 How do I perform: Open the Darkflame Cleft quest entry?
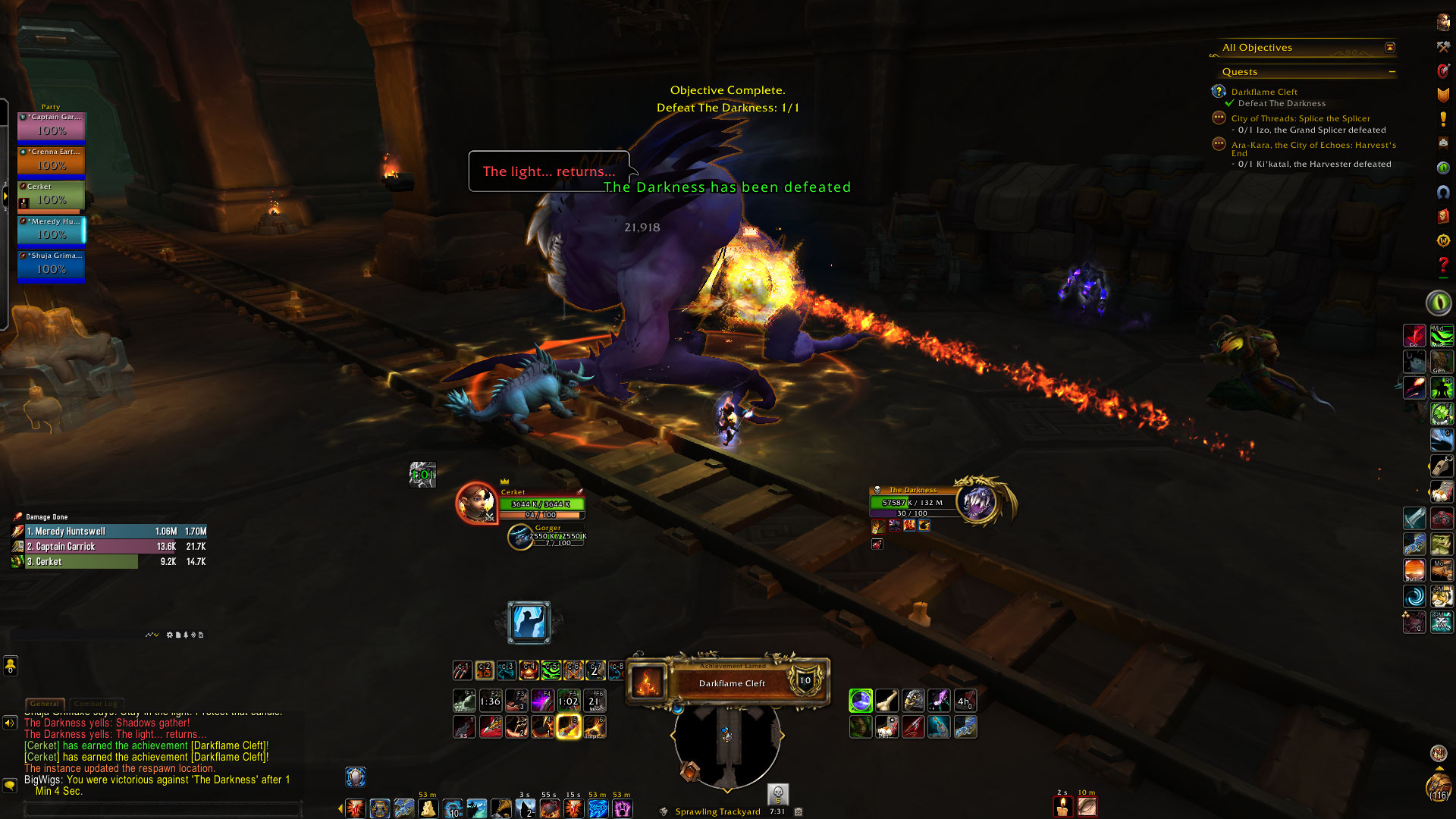(x=1263, y=92)
